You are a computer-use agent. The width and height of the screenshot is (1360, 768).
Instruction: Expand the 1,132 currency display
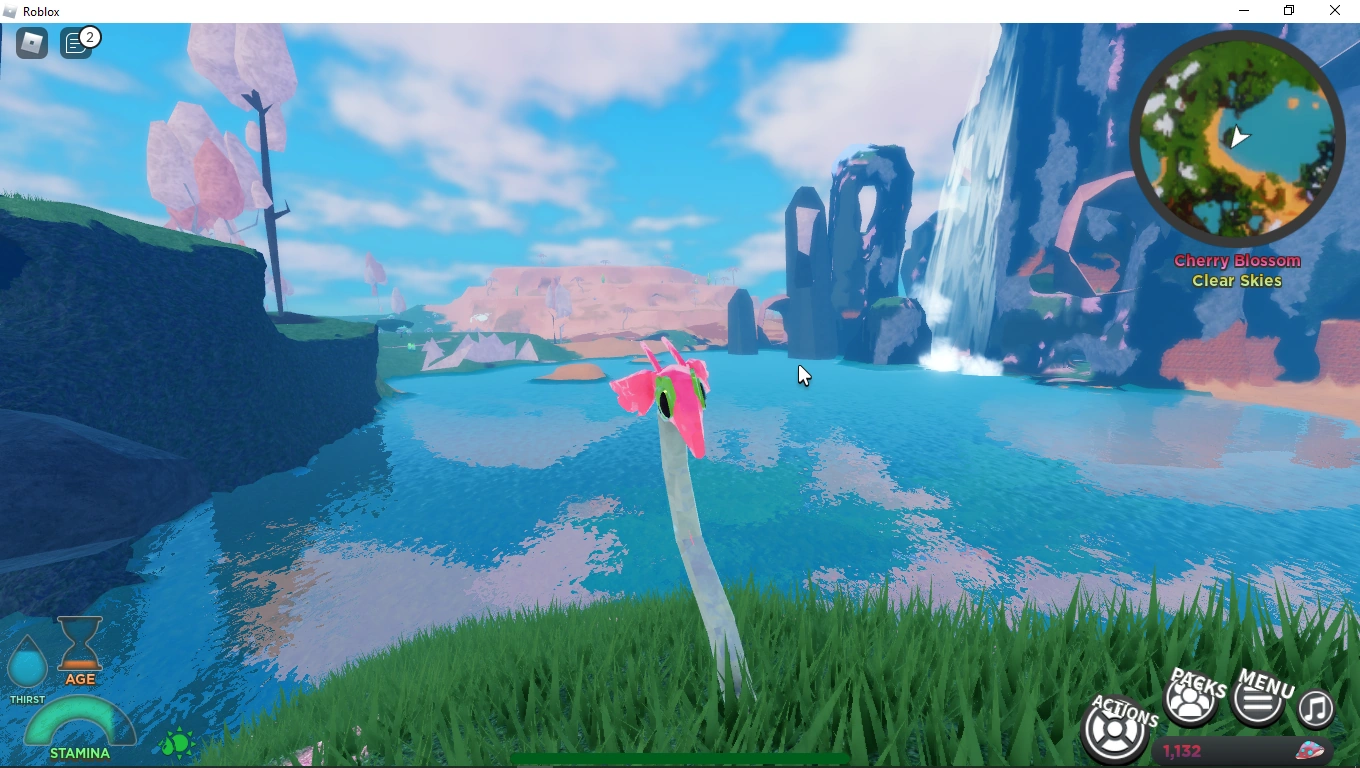pos(1180,751)
